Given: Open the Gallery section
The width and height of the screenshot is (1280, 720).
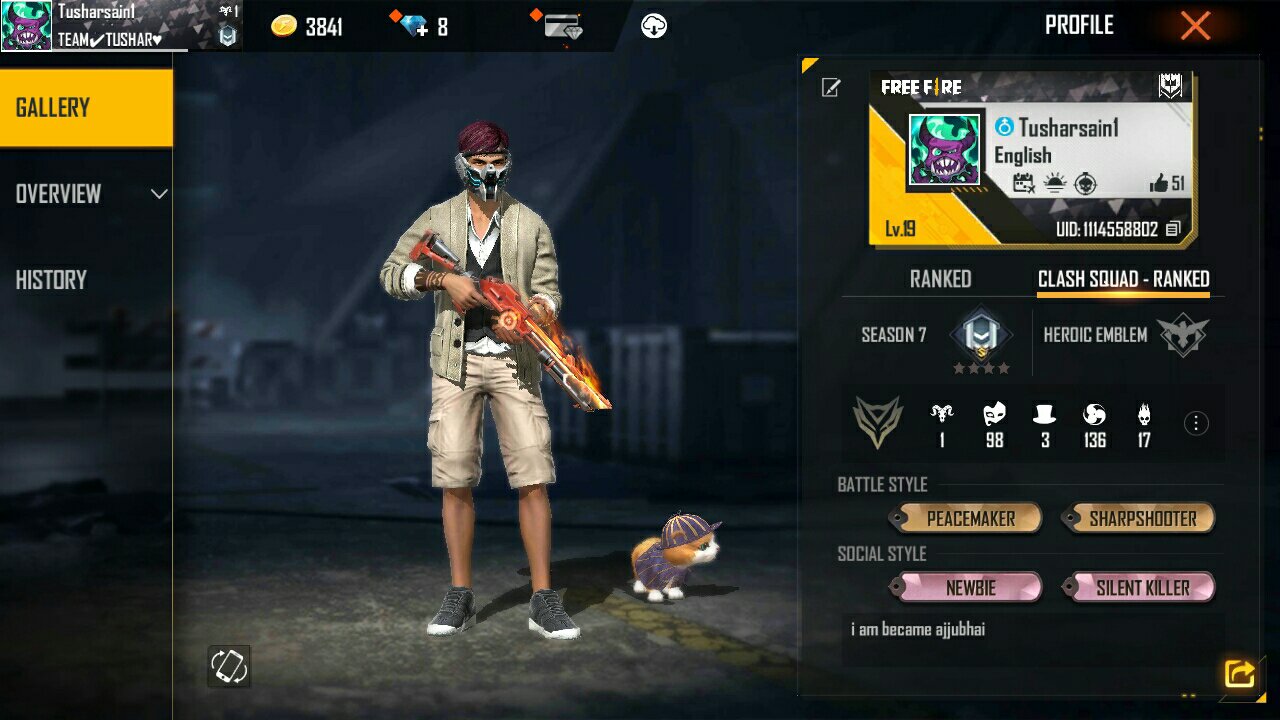Looking at the screenshot, I should click(86, 108).
